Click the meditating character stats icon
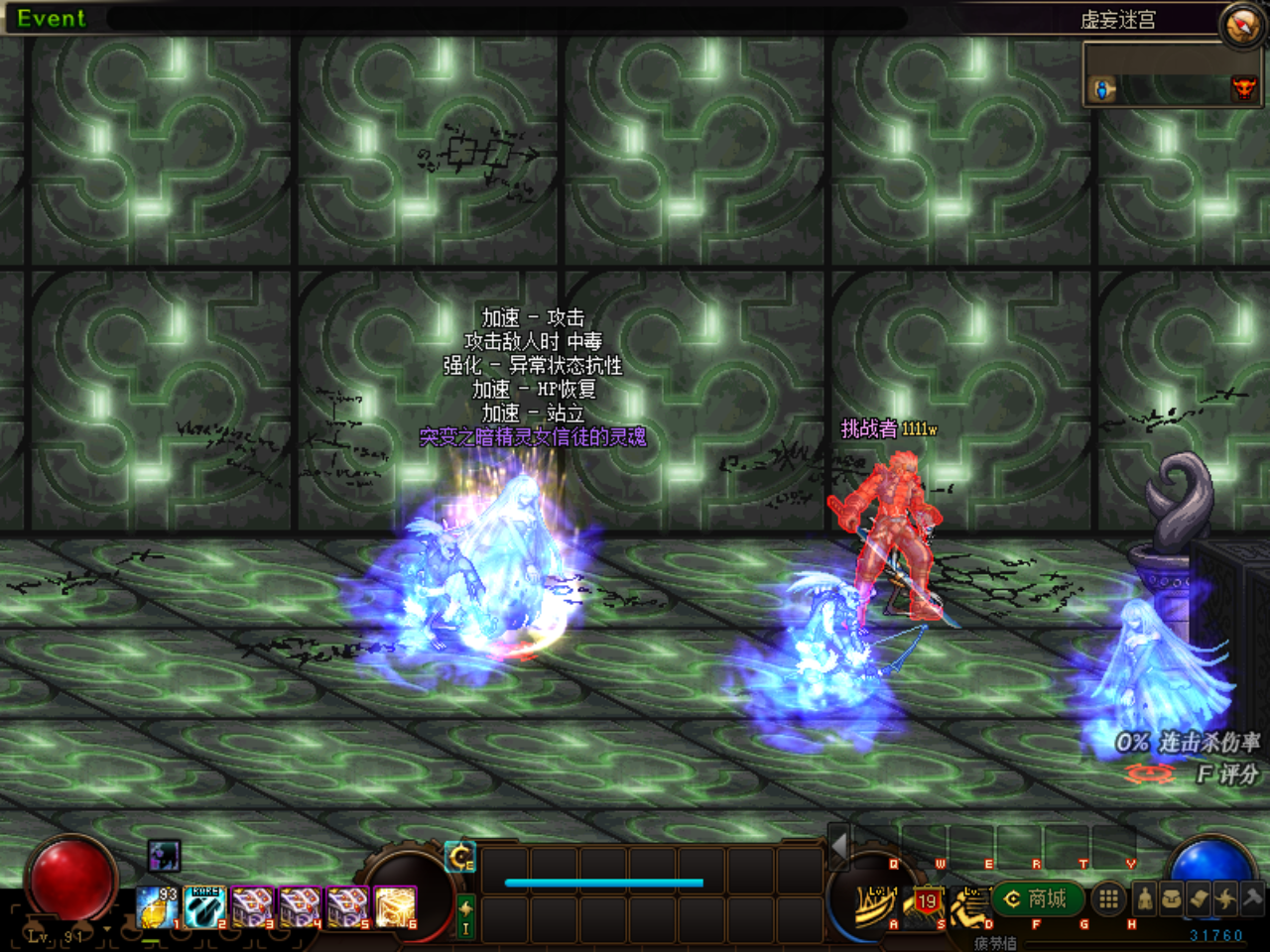1270x952 pixels. click(x=1145, y=898)
